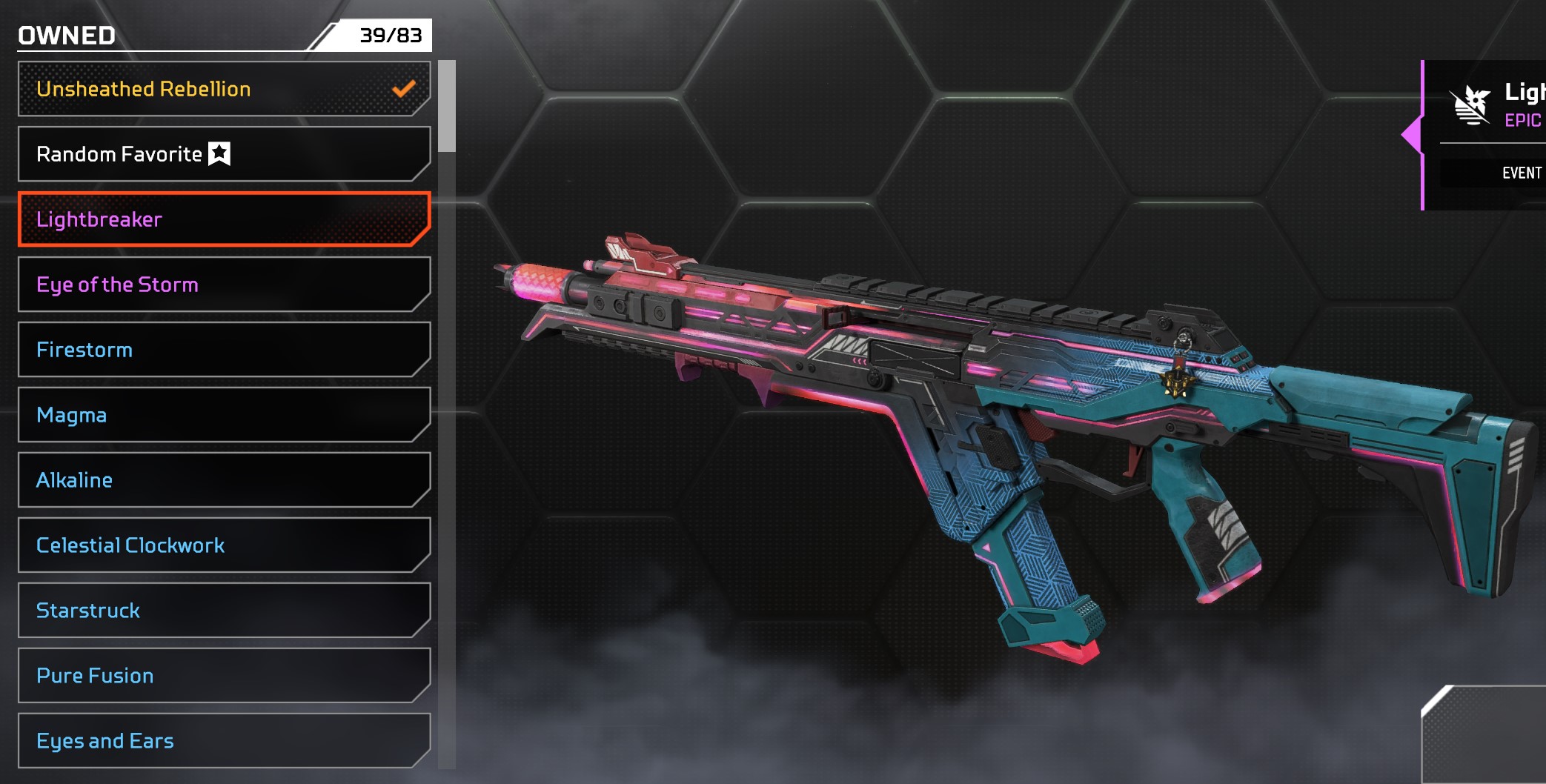Choose the Magma skin
Screen dimensions: 1546x784
[222, 415]
